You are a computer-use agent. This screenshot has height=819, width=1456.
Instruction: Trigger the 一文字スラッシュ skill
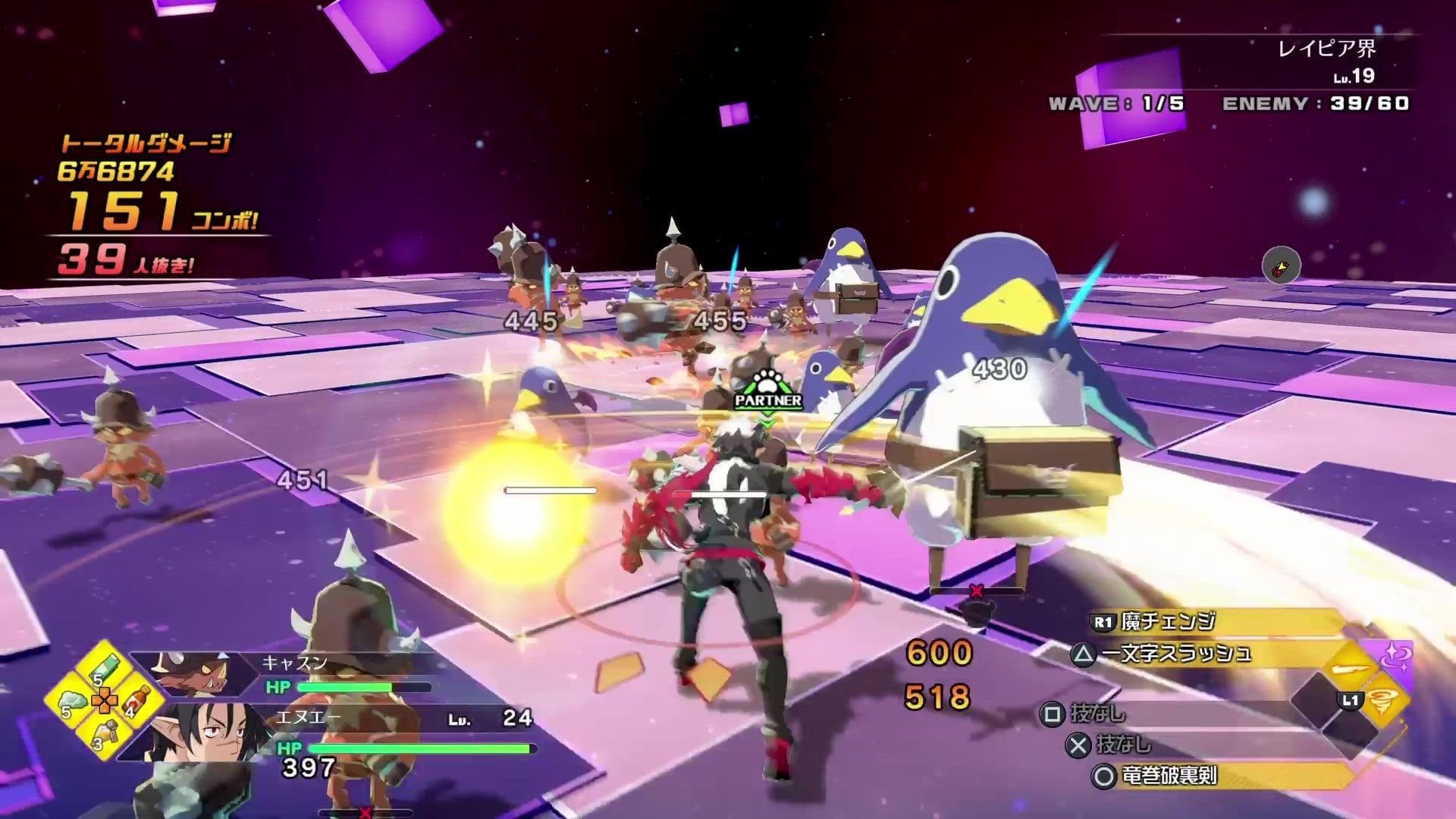tap(1198, 654)
